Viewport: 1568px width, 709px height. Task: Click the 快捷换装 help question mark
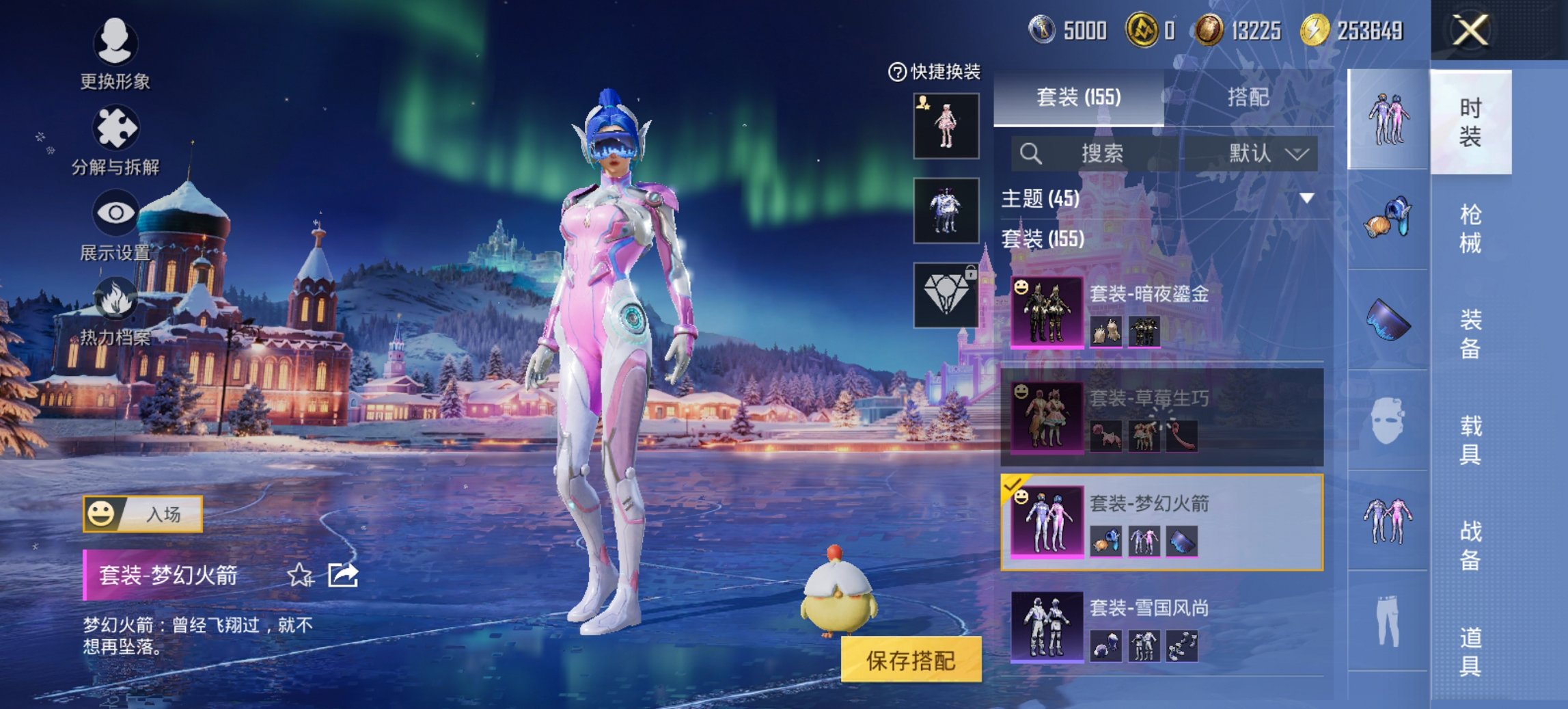point(896,72)
